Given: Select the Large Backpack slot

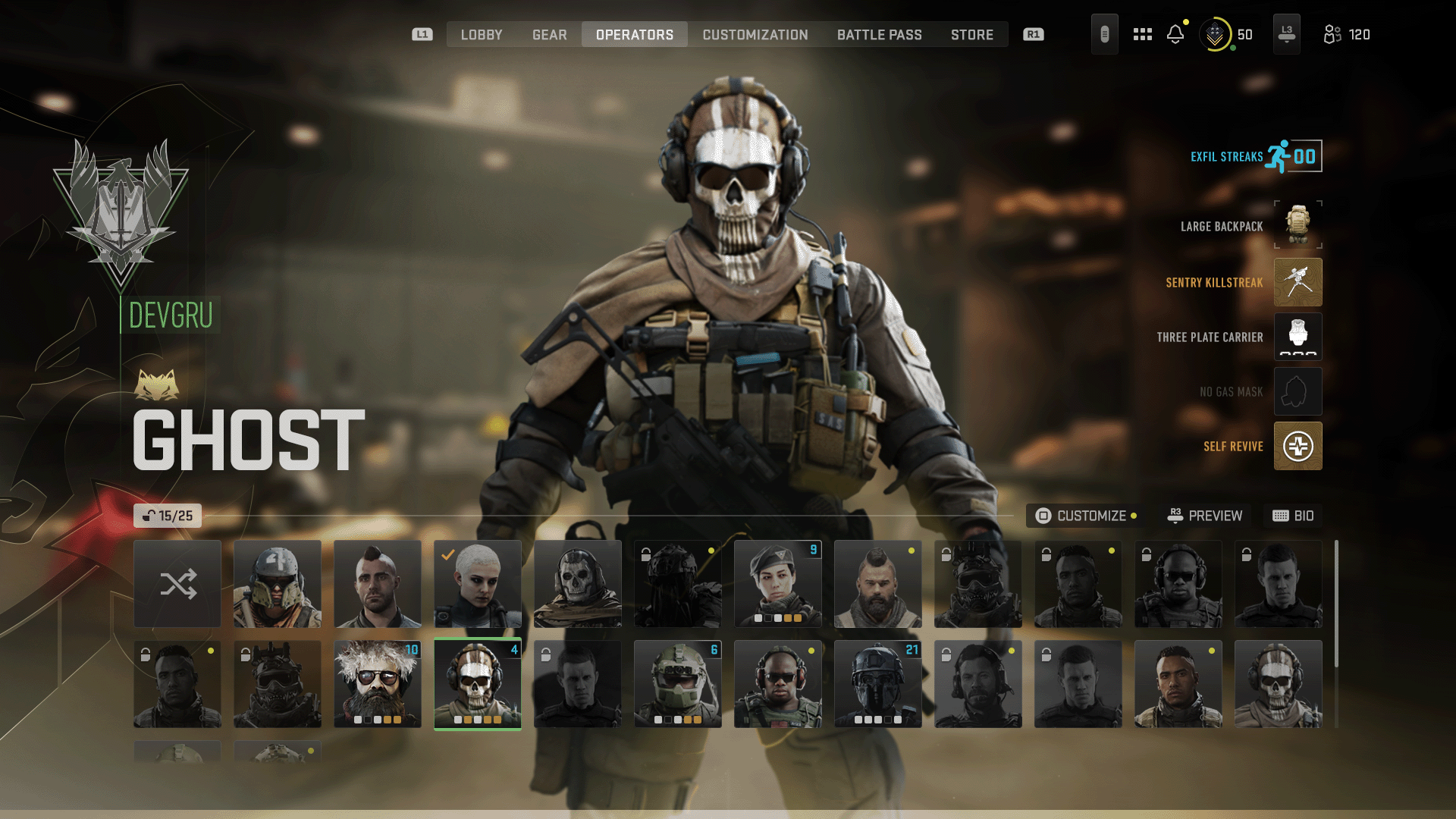Looking at the screenshot, I should [x=1298, y=225].
